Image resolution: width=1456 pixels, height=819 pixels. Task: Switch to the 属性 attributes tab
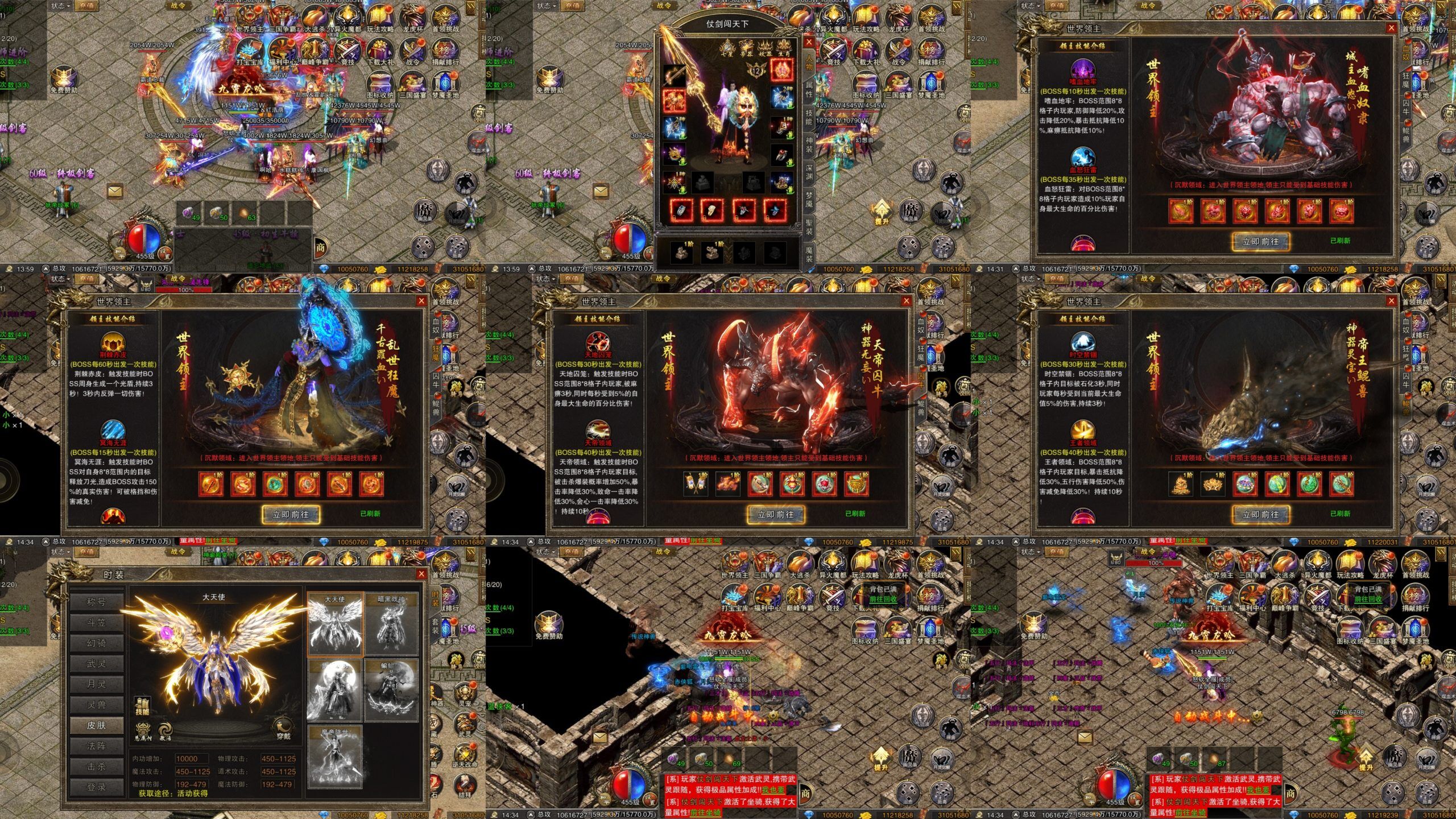[x=809, y=89]
